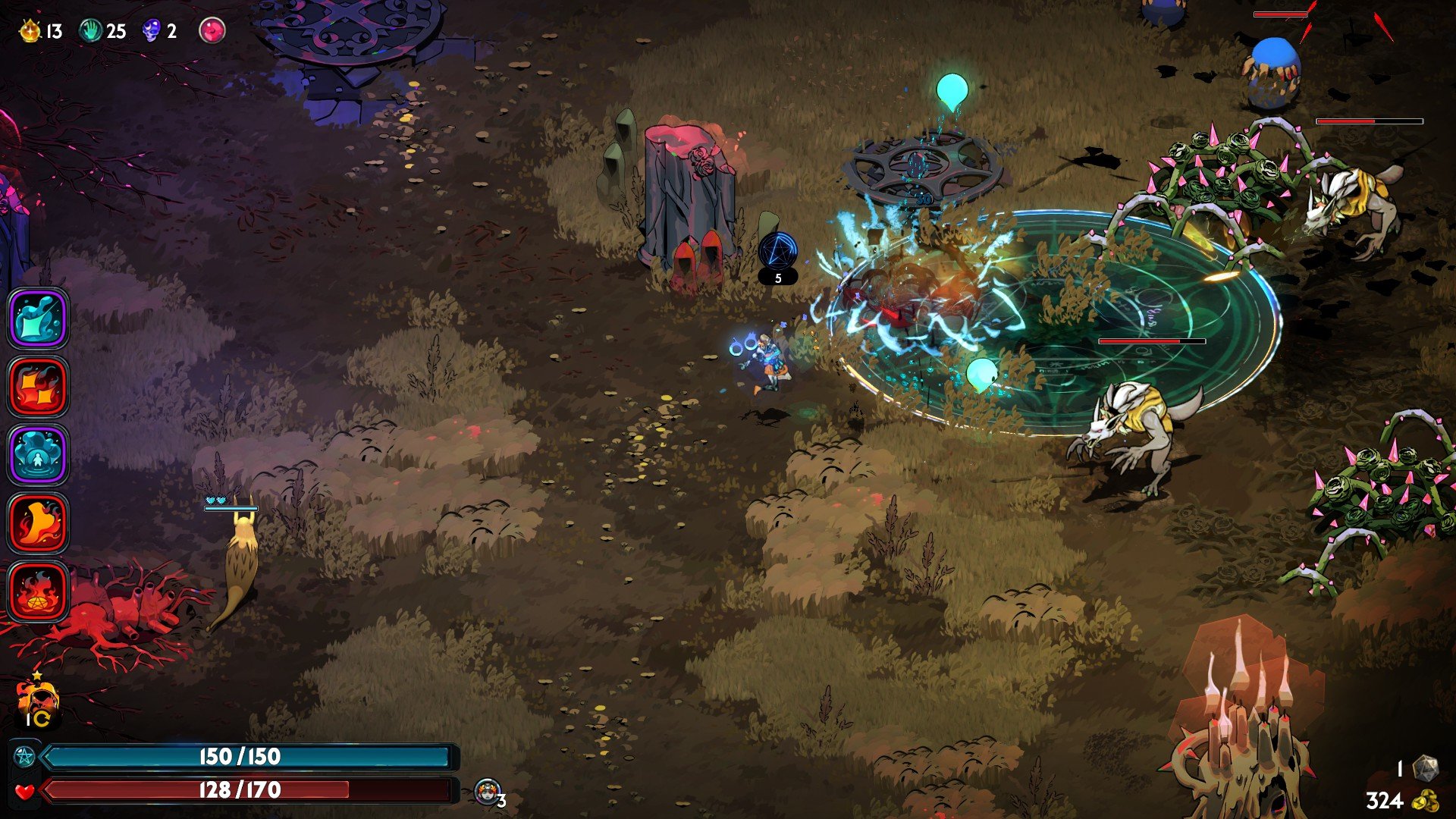Click the red double-flame boon icon

[x=38, y=387]
